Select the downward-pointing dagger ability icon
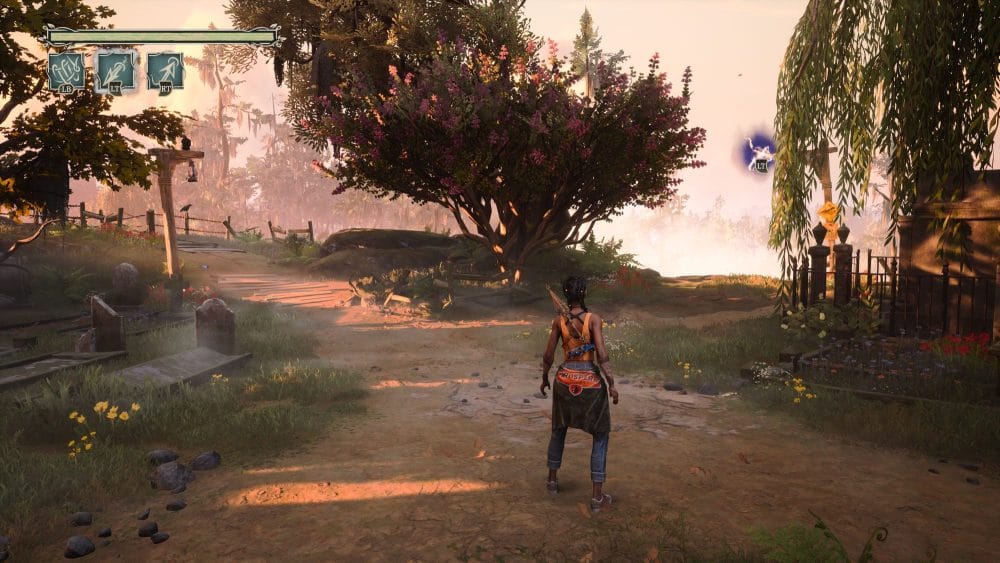Viewport: 1000px width, 563px height. pos(115,71)
